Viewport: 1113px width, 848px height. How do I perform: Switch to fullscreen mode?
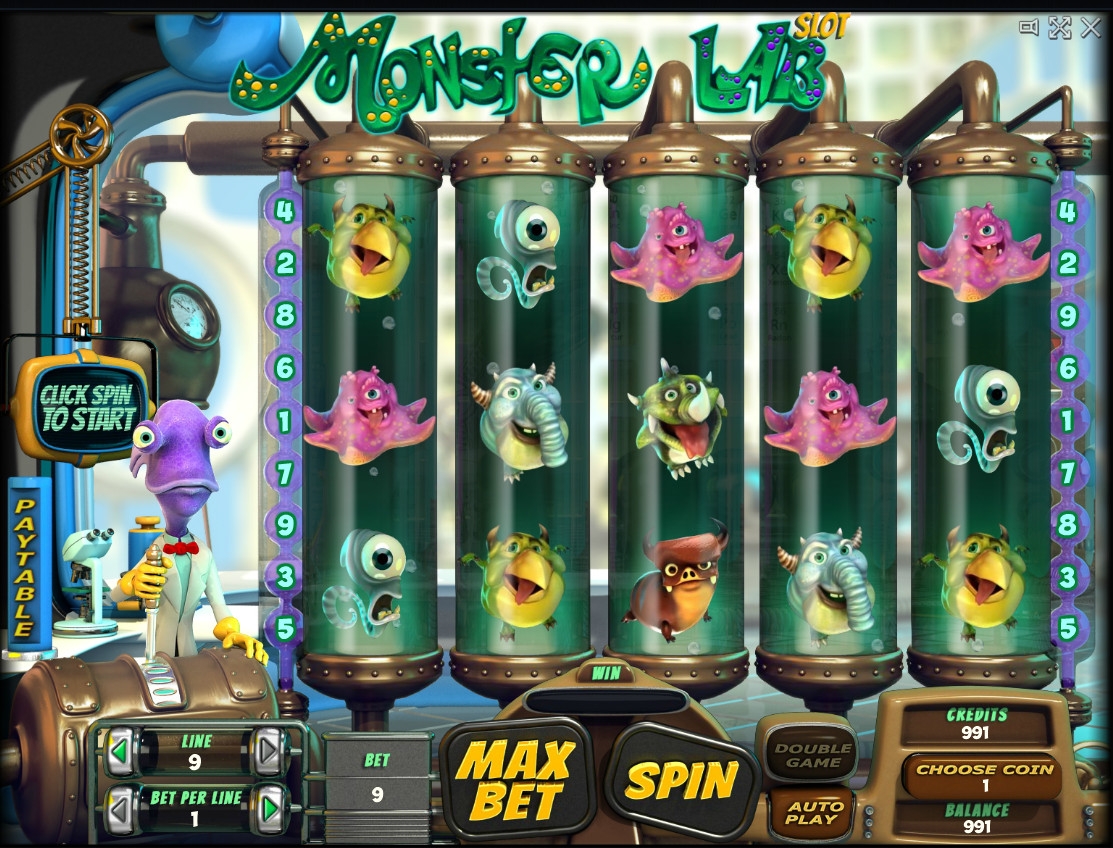pos(1060,27)
